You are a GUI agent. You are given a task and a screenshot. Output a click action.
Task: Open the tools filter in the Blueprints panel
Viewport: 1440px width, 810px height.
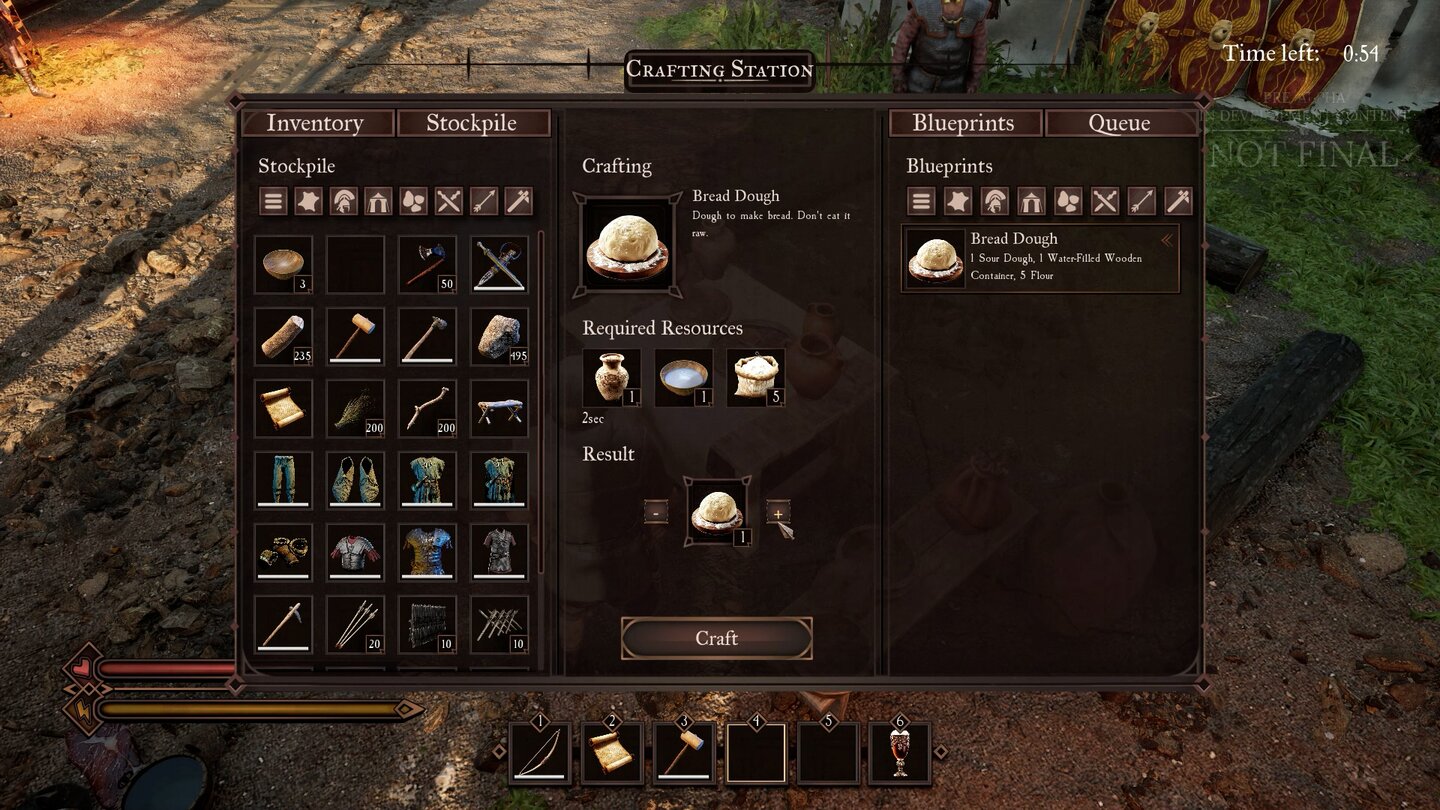[1178, 201]
